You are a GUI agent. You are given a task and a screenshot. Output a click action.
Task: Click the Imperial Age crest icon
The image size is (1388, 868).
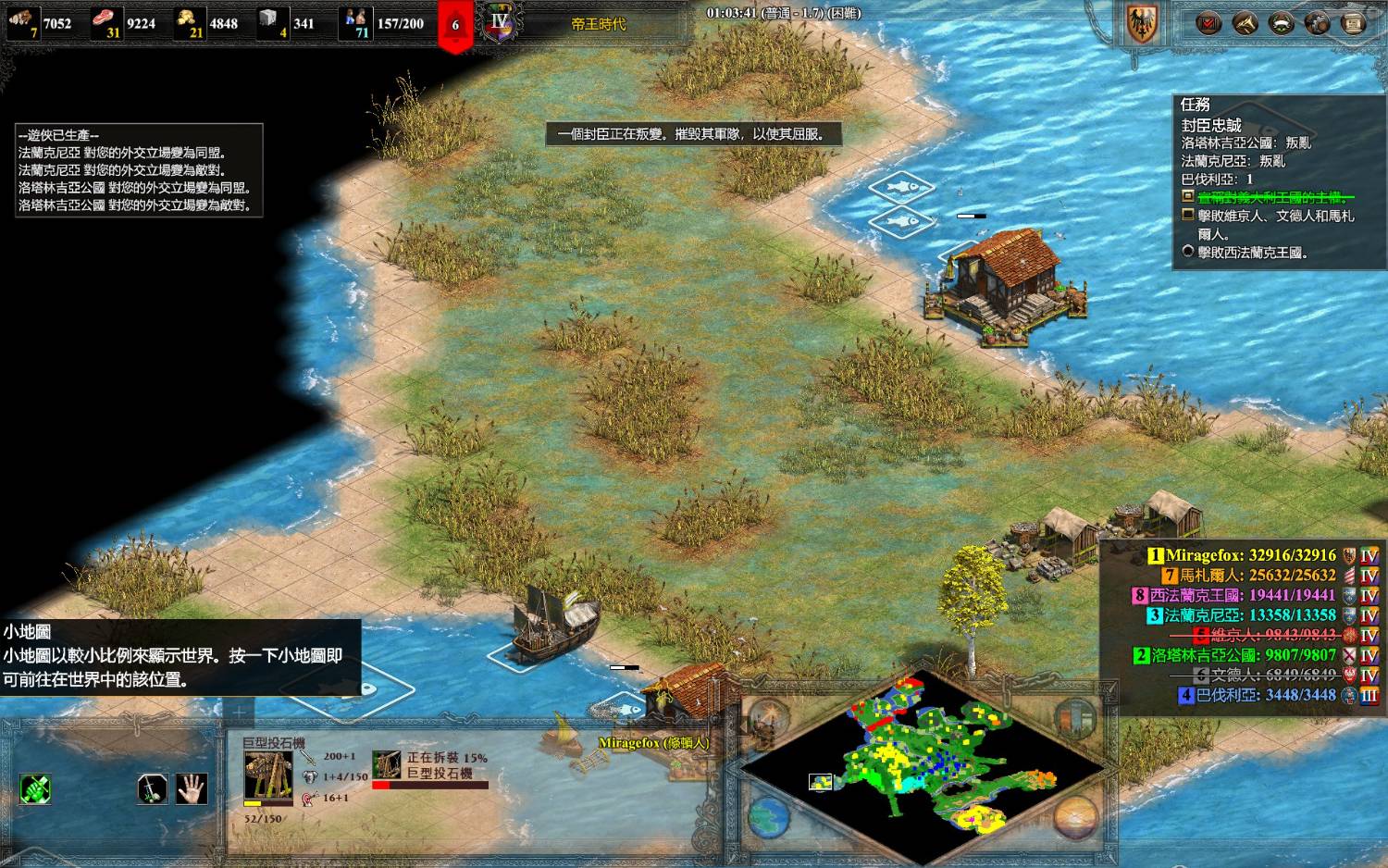500,23
